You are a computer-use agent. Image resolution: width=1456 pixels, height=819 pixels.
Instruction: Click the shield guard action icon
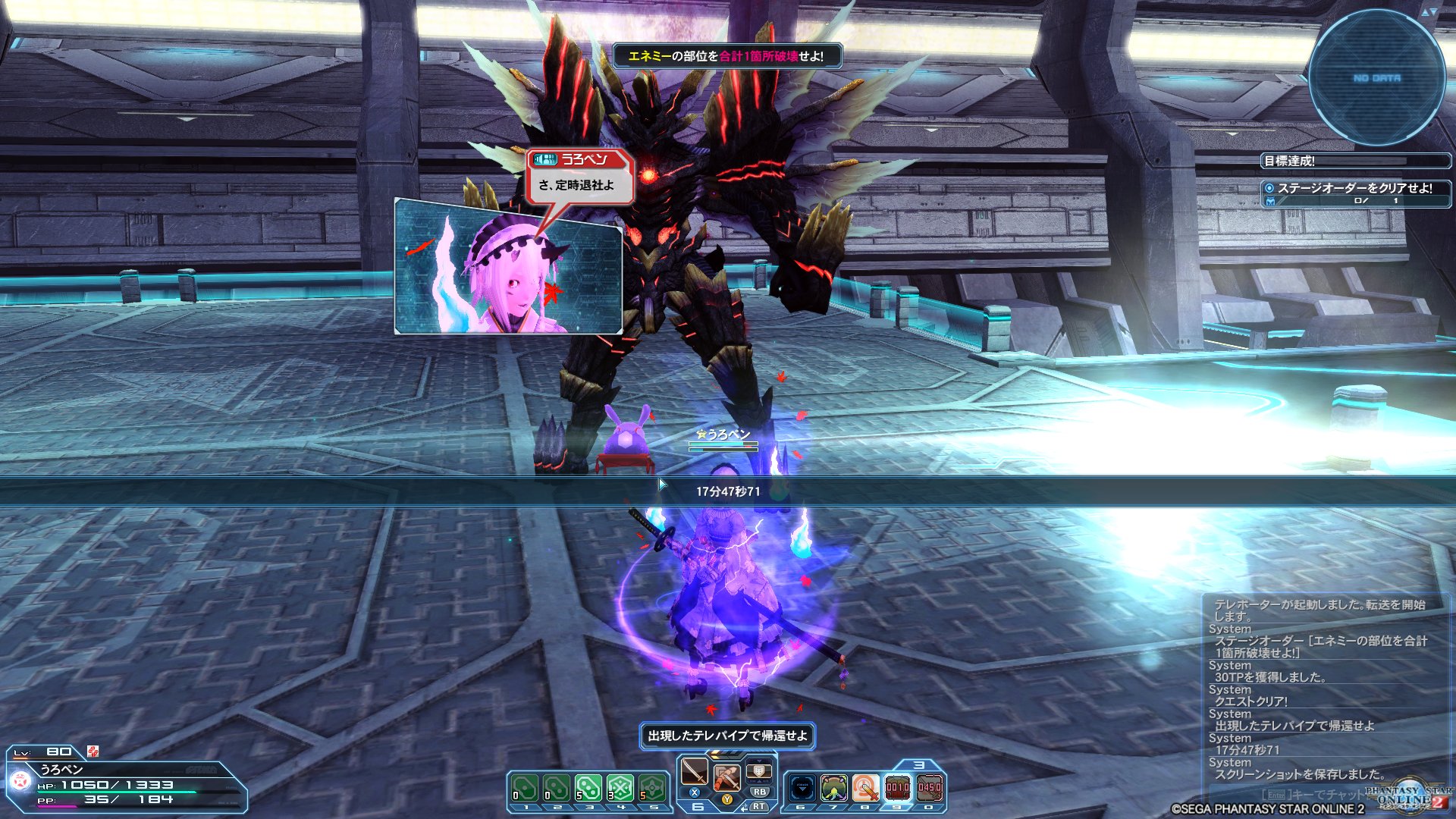coord(758,772)
